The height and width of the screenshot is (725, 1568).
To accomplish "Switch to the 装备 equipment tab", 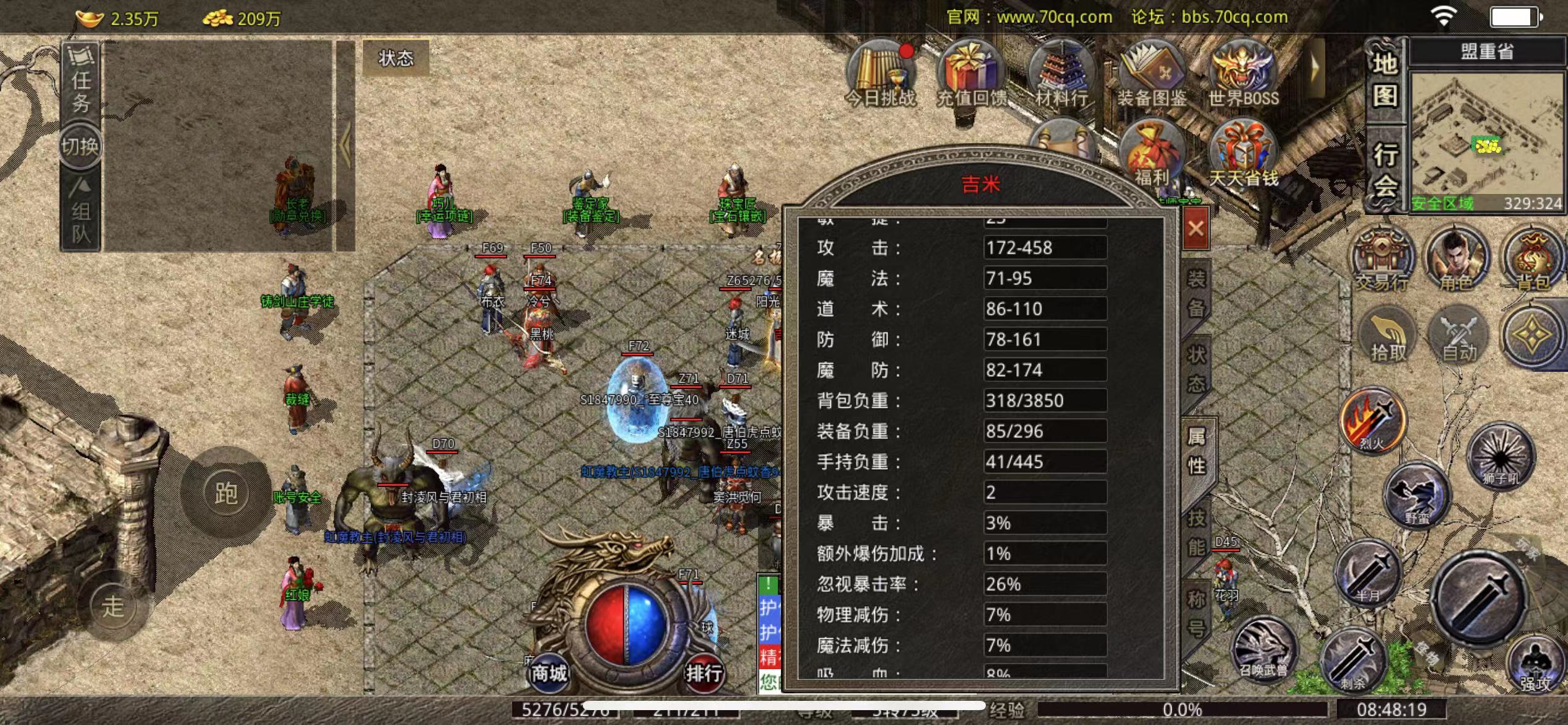I will 1196,293.
